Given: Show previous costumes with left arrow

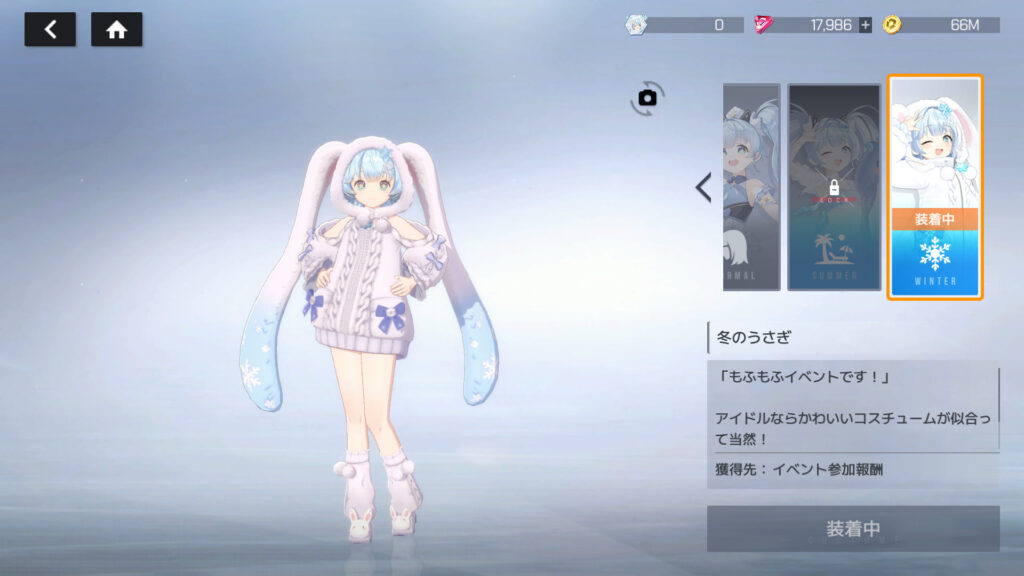Looking at the screenshot, I should [703, 187].
